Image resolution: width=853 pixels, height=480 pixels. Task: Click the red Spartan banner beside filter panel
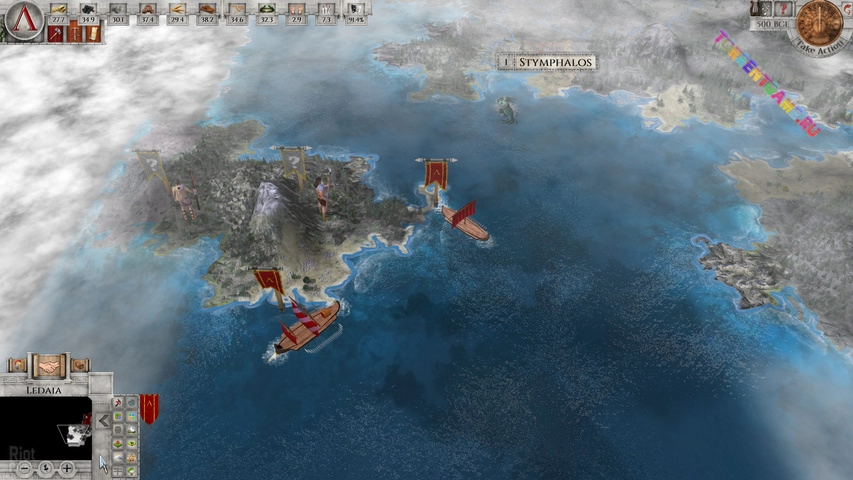click(149, 408)
